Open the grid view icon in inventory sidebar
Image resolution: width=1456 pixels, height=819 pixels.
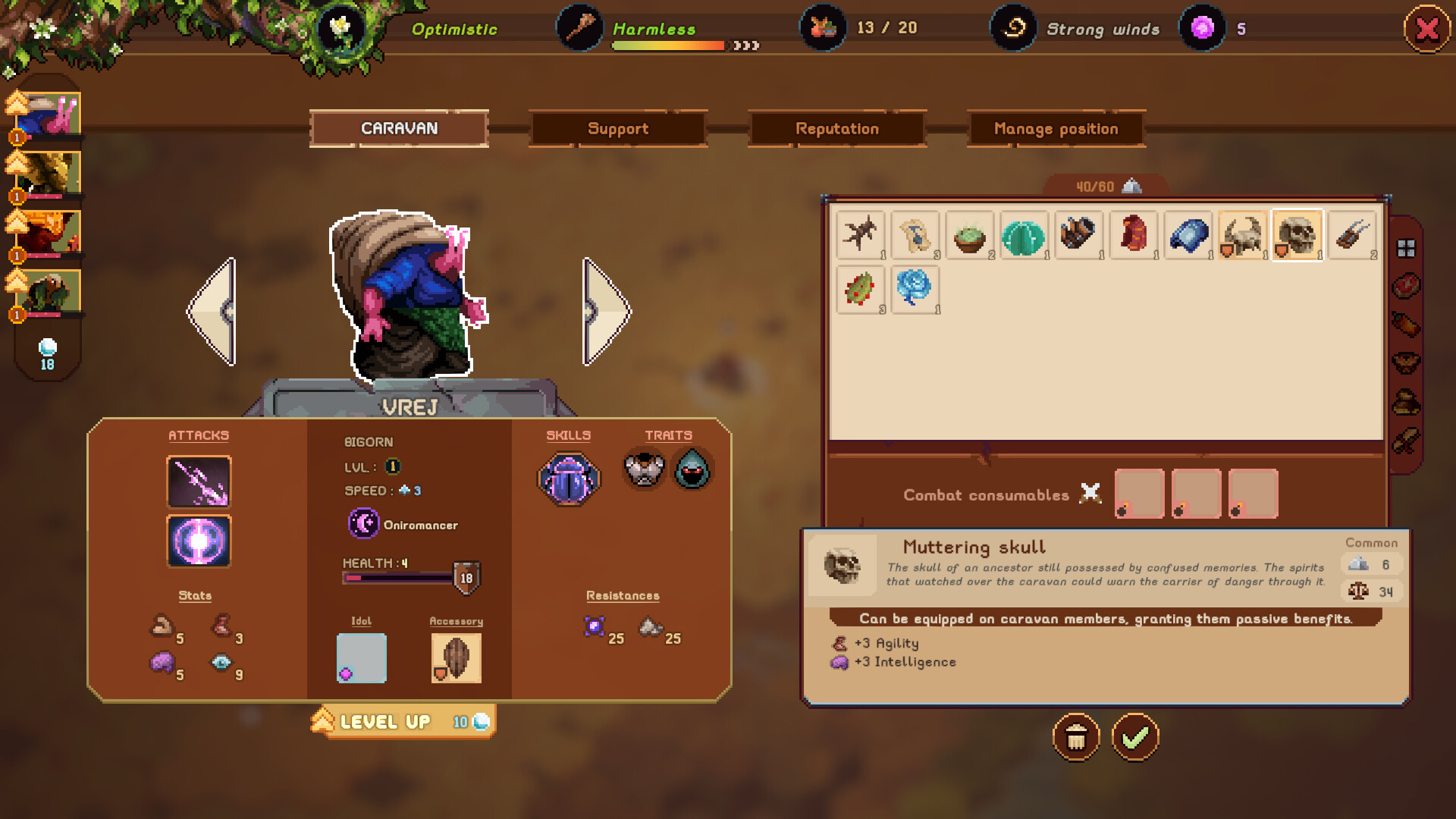point(1407,248)
